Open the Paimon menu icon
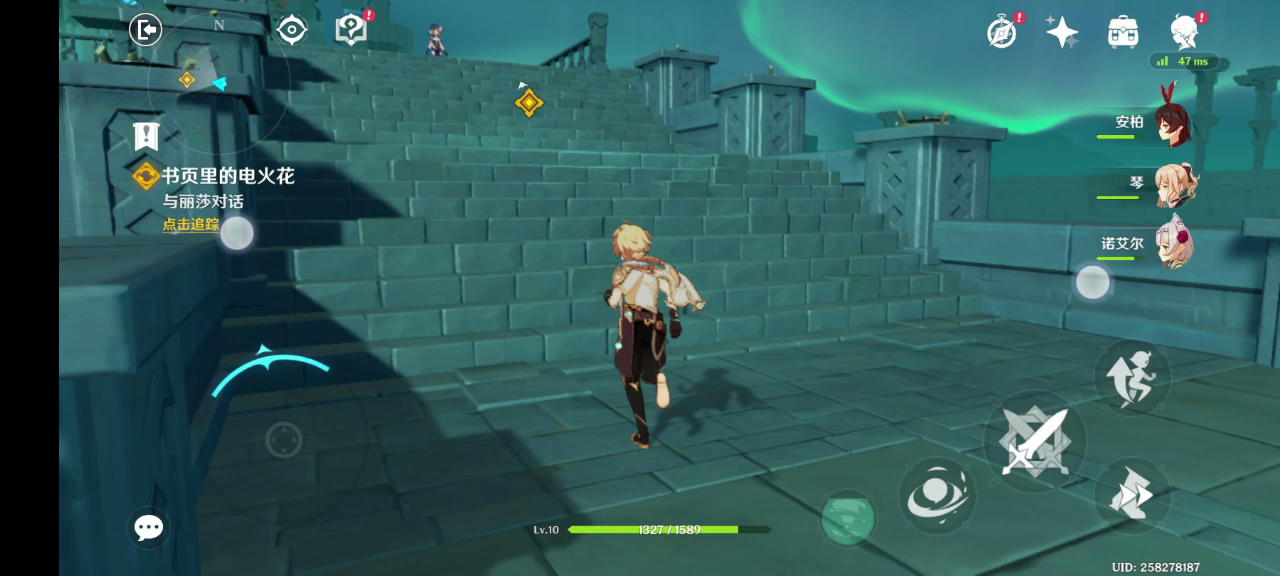This screenshot has height=576, width=1280. (1185, 32)
